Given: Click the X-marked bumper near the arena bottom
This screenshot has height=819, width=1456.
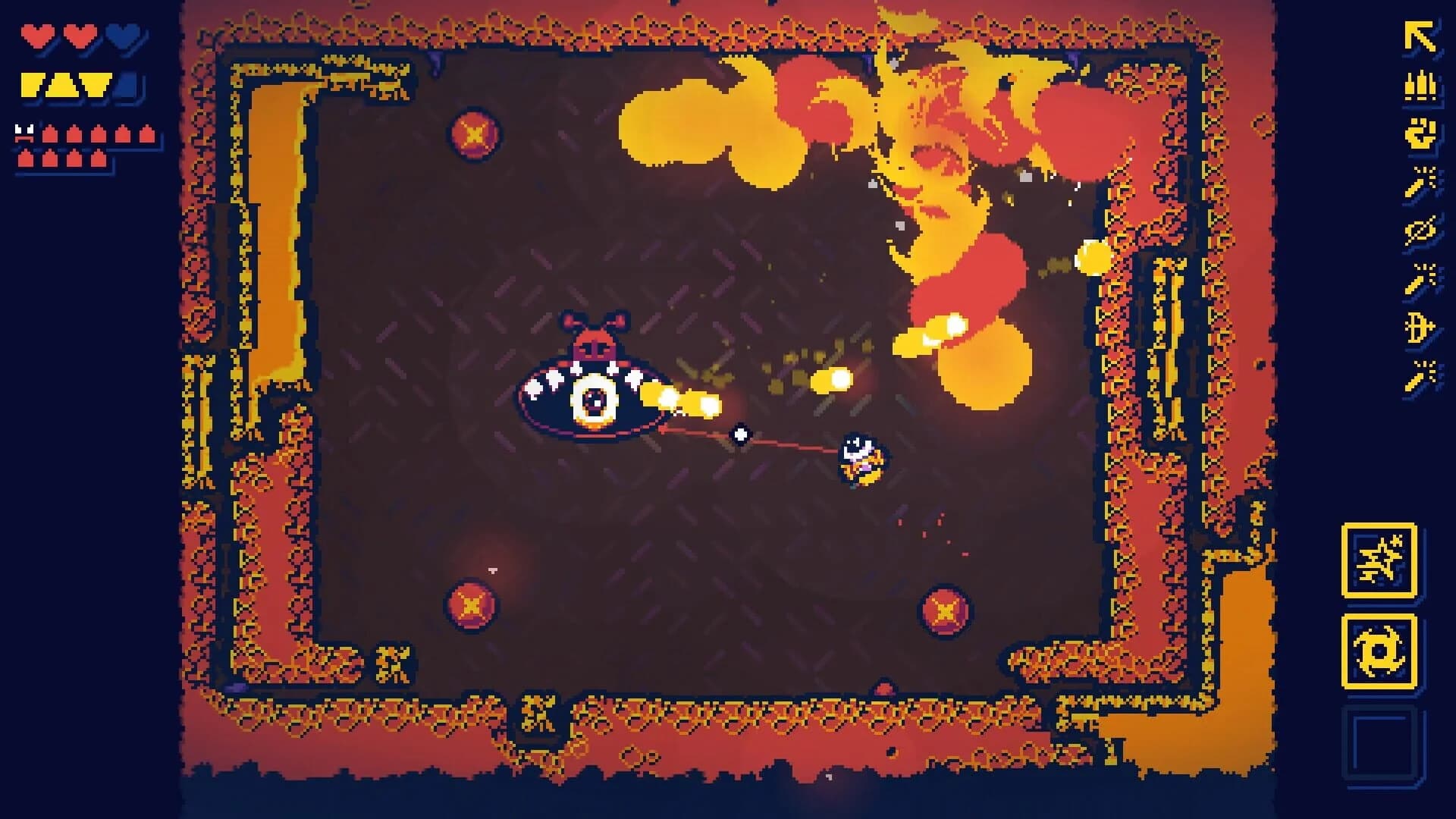Looking at the screenshot, I should pos(472,604).
